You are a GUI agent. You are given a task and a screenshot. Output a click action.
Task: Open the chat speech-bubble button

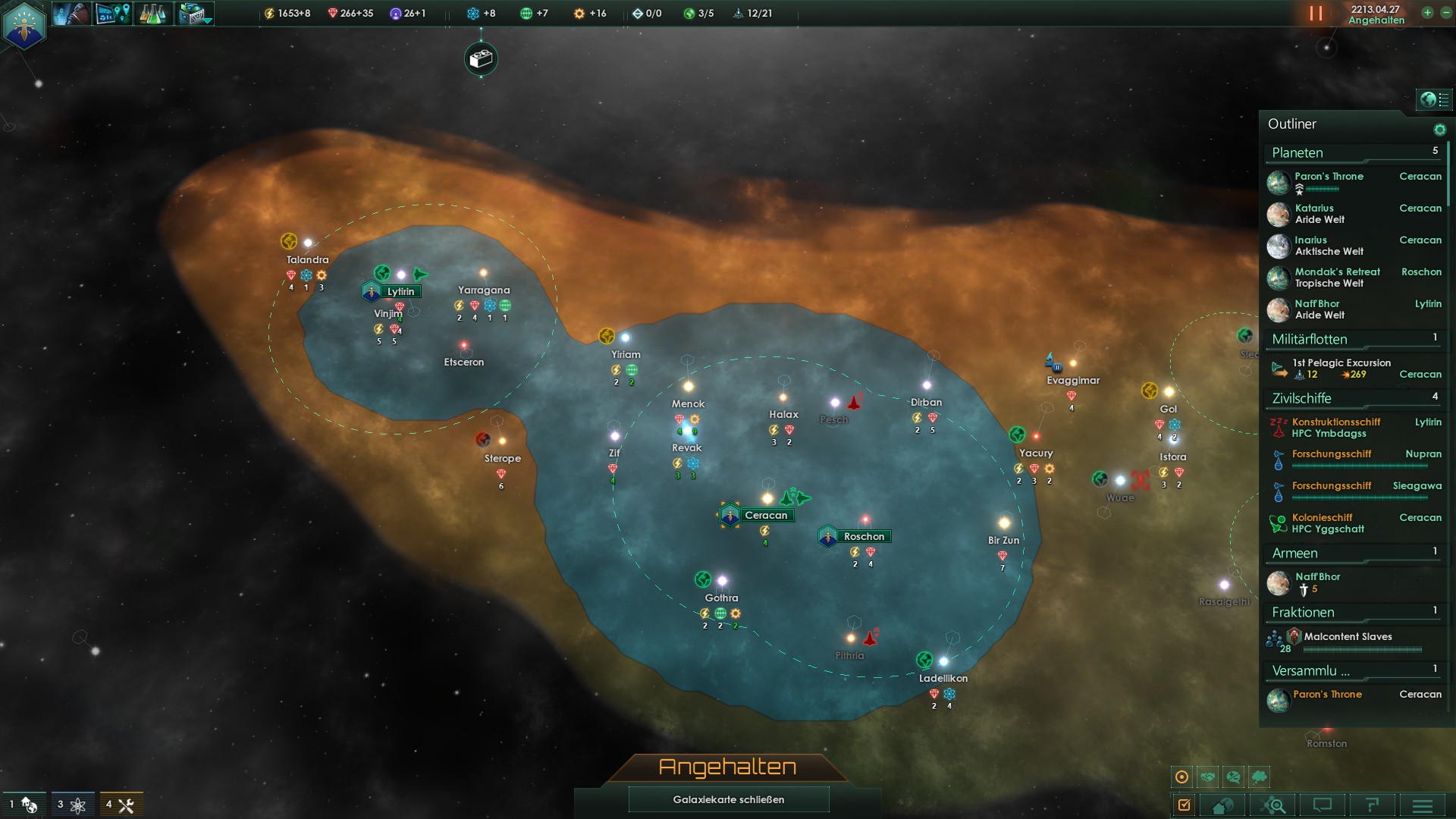click(1323, 805)
